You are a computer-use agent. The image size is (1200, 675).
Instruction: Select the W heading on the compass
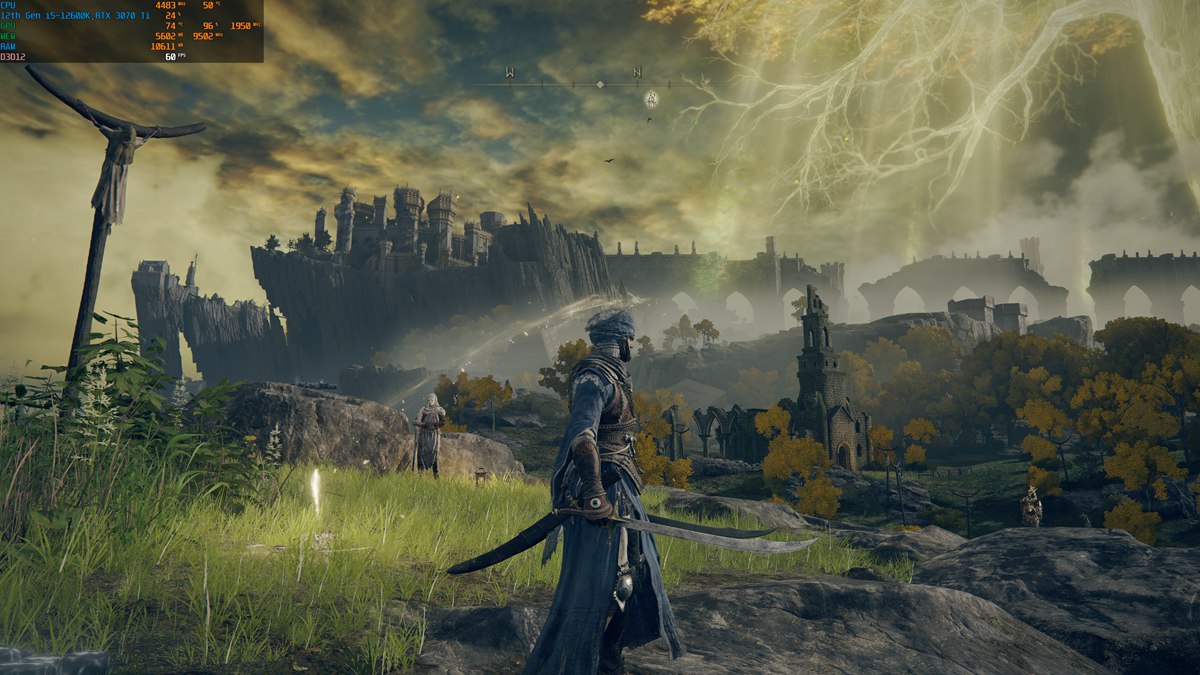click(x=510, y=72)
